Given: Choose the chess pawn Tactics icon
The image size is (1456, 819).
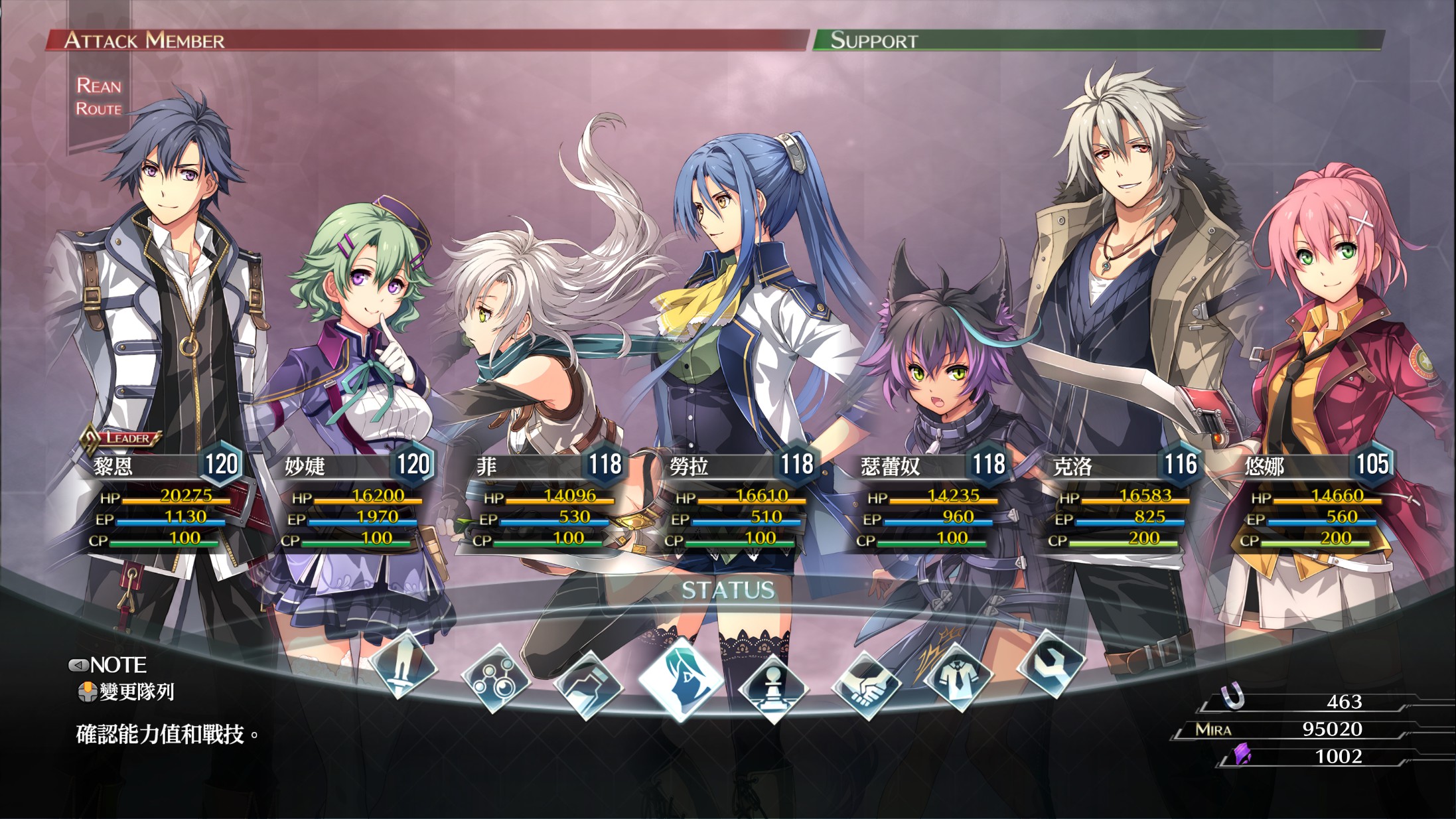Looking at the screenshot, I should pyautogui.click(x=772, y=688).
